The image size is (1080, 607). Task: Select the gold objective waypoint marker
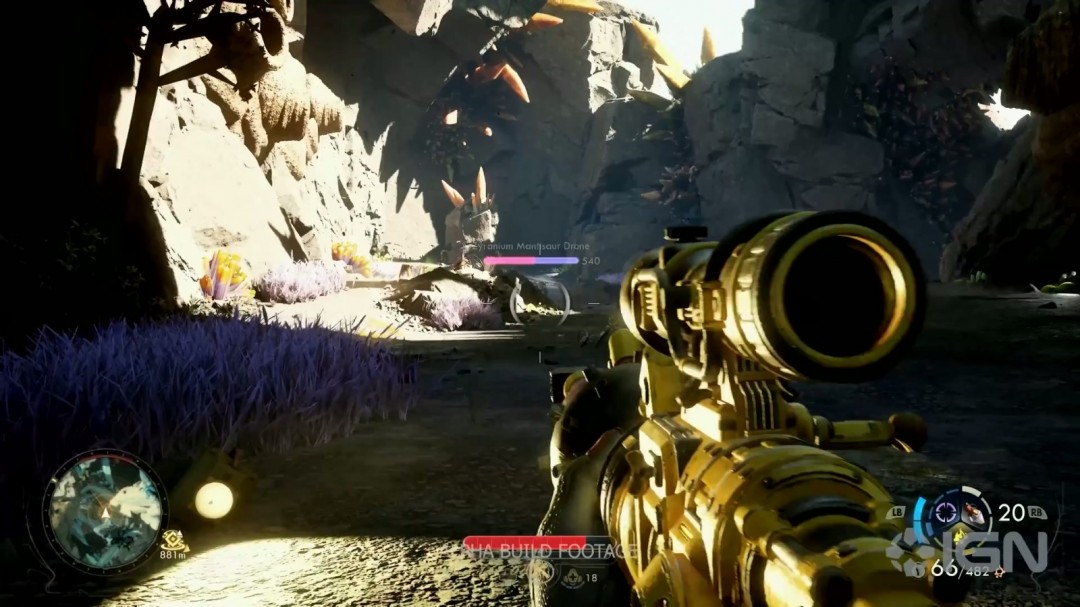pos(173,539)
